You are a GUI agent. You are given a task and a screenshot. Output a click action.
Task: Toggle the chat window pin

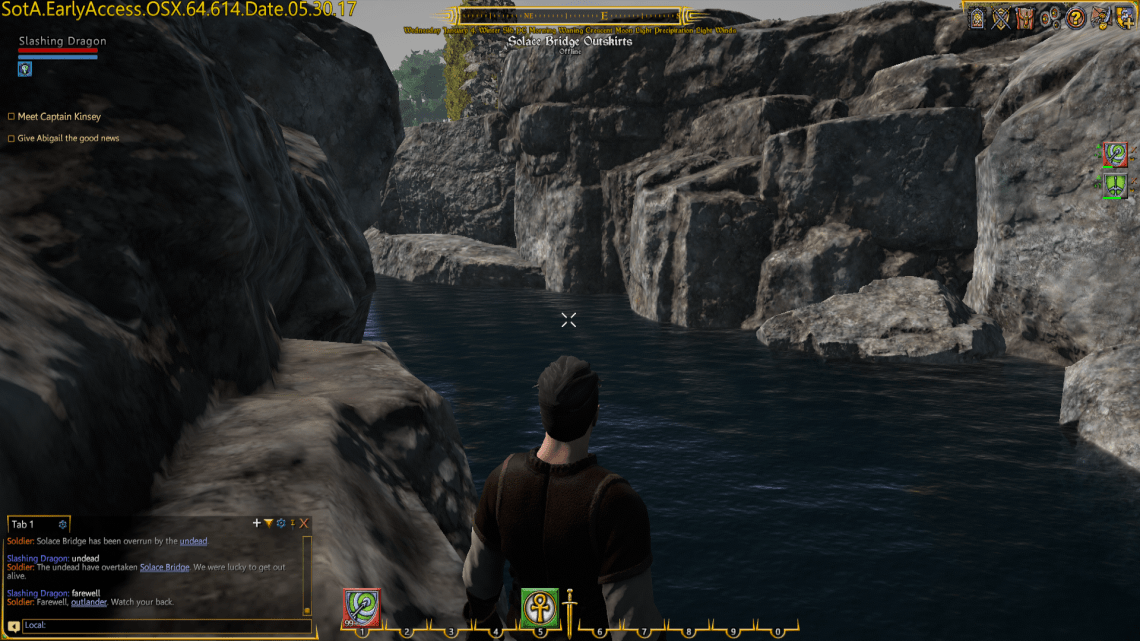point(292,523)
